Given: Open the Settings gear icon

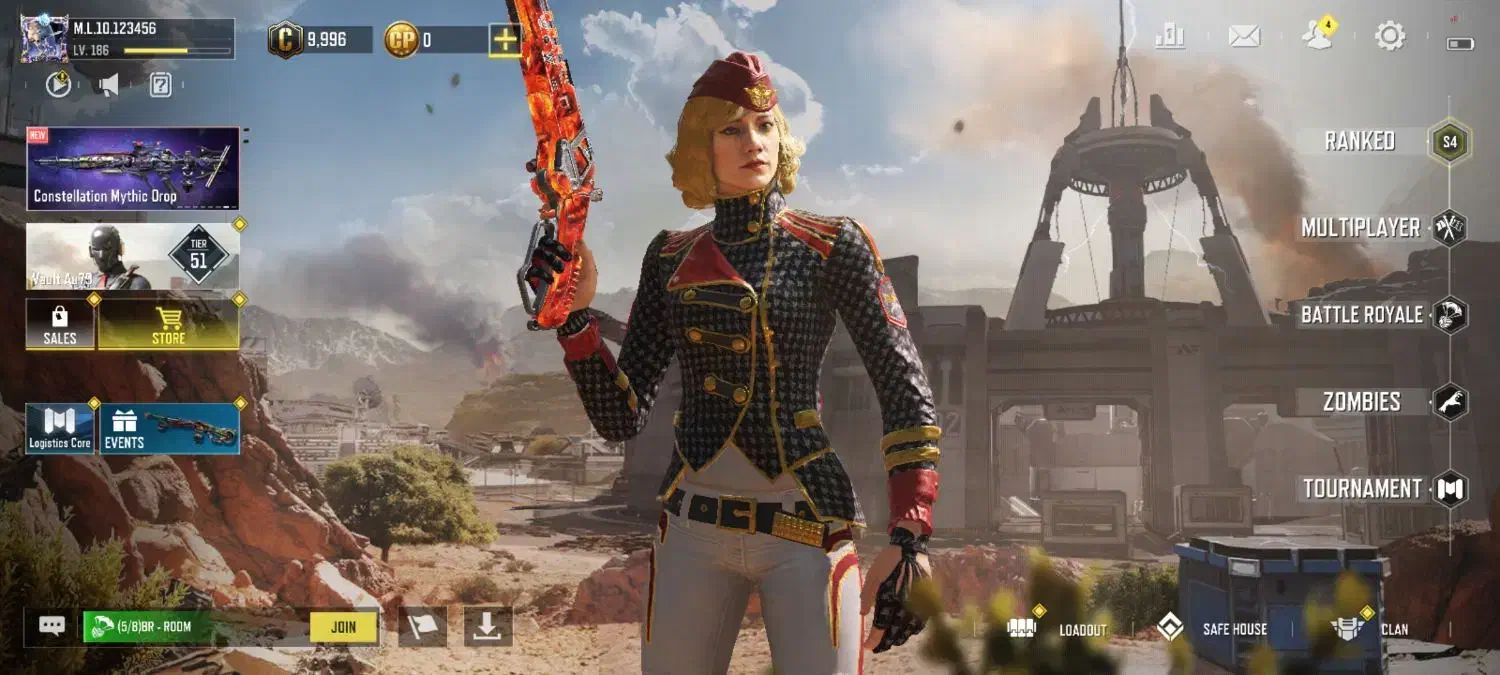Looking at the screenshot, I should click(1389, 37).
